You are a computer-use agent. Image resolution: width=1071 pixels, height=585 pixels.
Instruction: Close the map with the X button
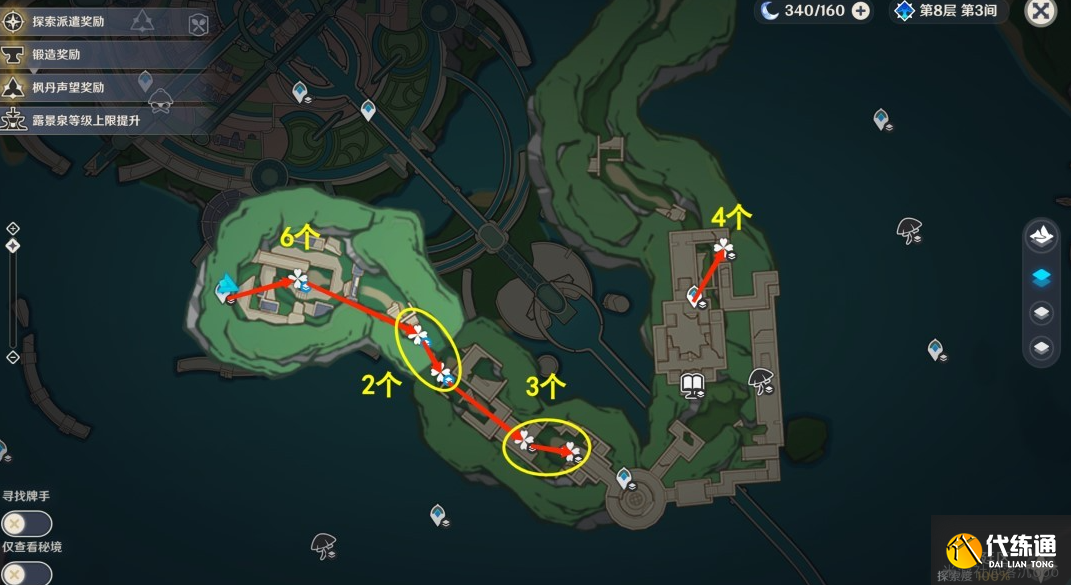[1041, 12]
